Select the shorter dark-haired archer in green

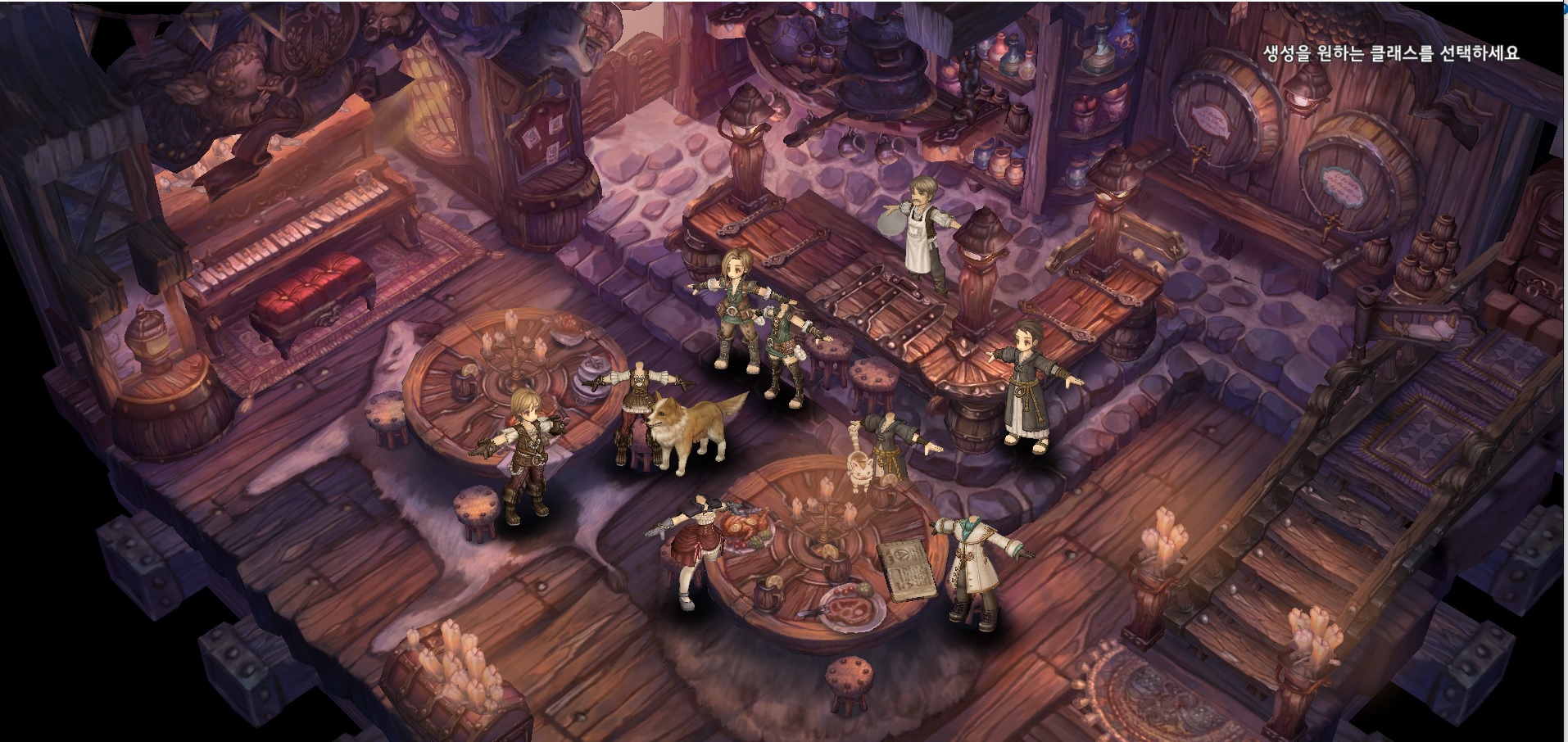click(x=785, y=352)
